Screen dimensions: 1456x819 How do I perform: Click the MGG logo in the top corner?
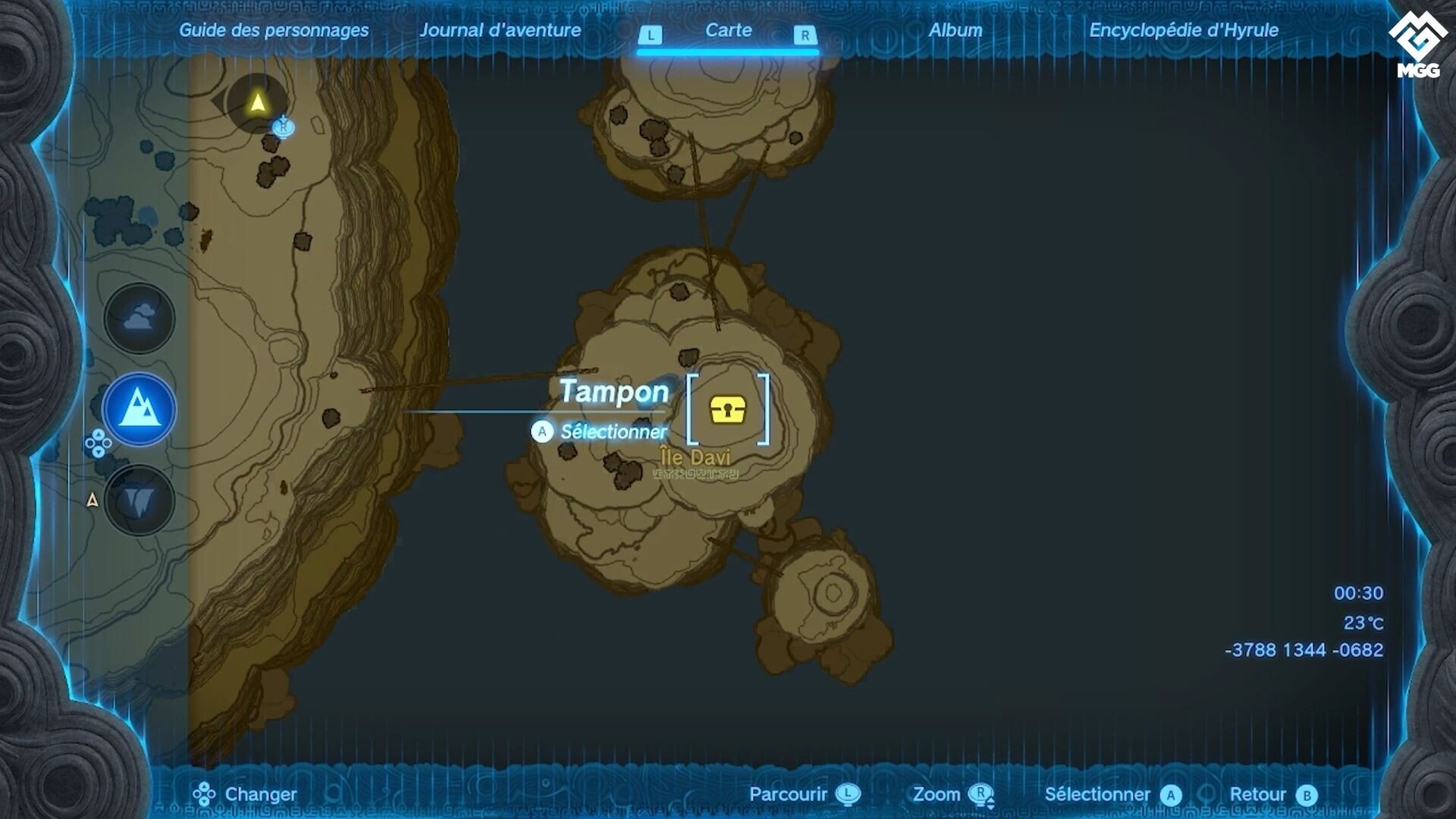pyautogui.click(x=1417, y=32)
